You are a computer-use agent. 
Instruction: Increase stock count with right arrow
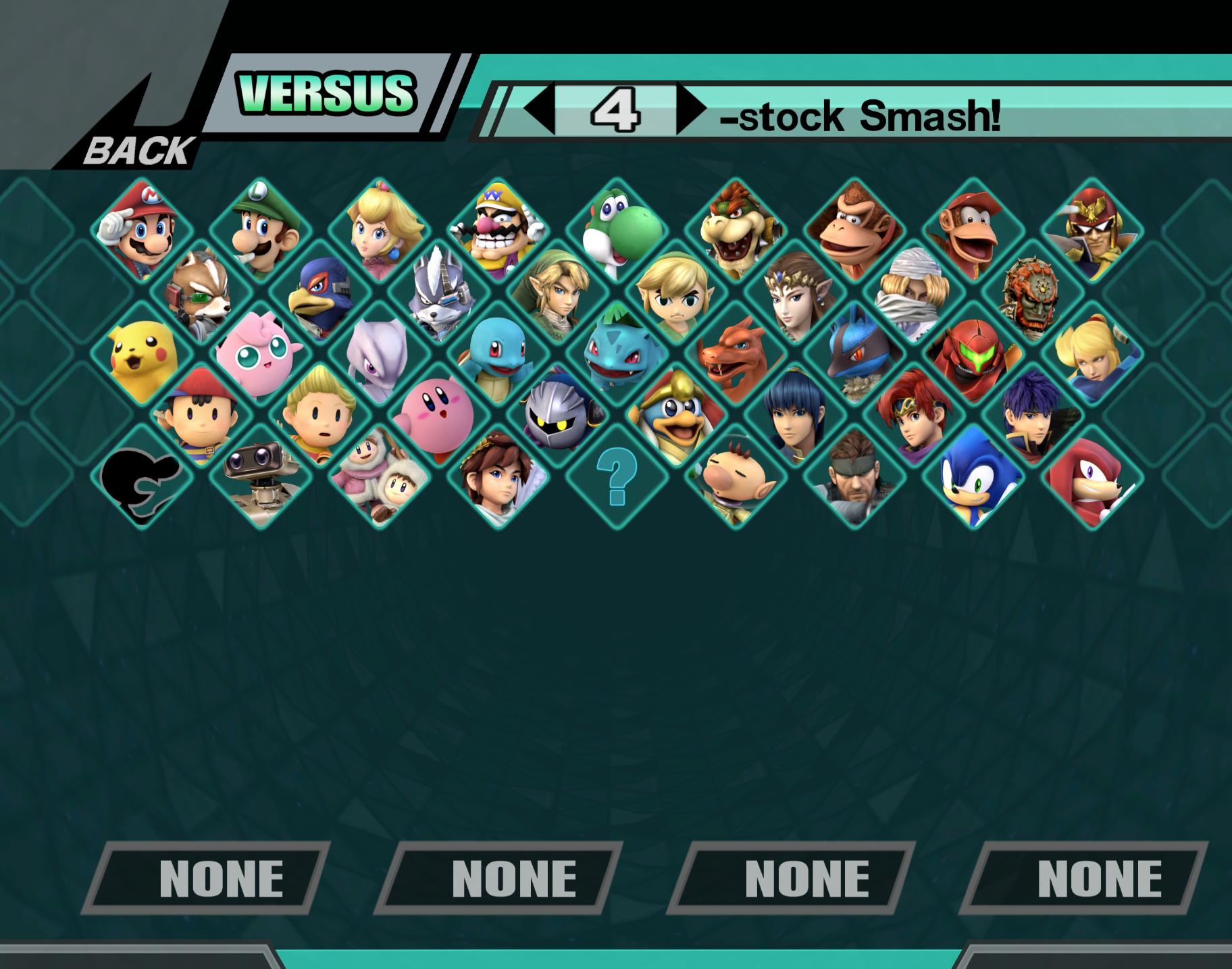[x=691, y=109]
